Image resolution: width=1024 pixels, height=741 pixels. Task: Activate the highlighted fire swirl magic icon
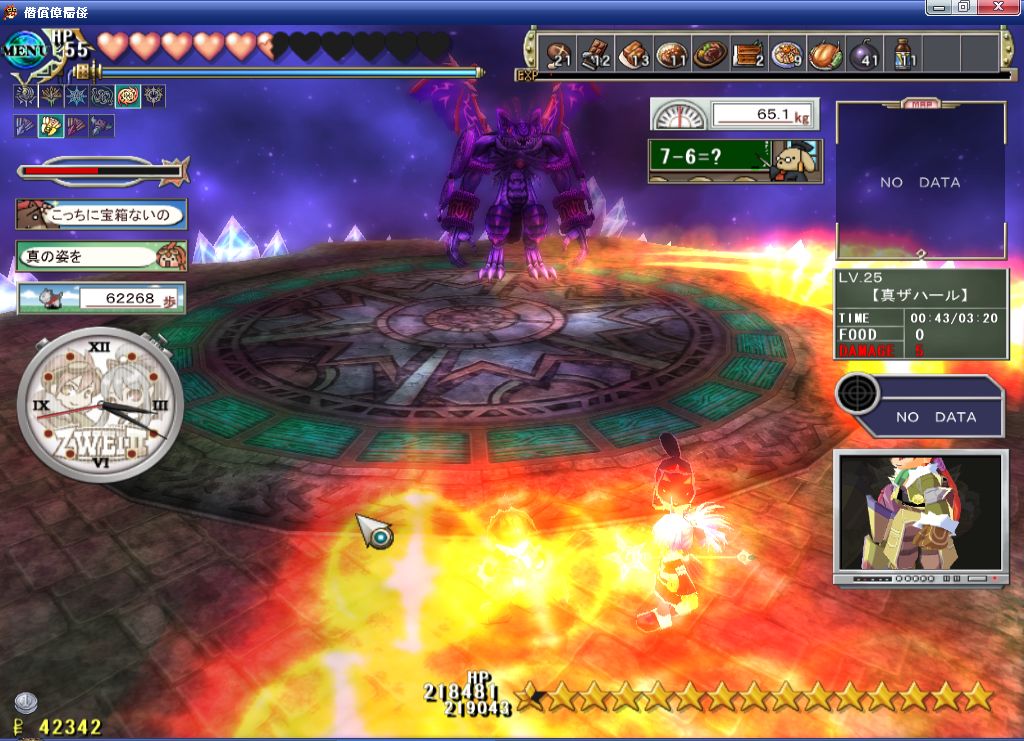[128, 97]
